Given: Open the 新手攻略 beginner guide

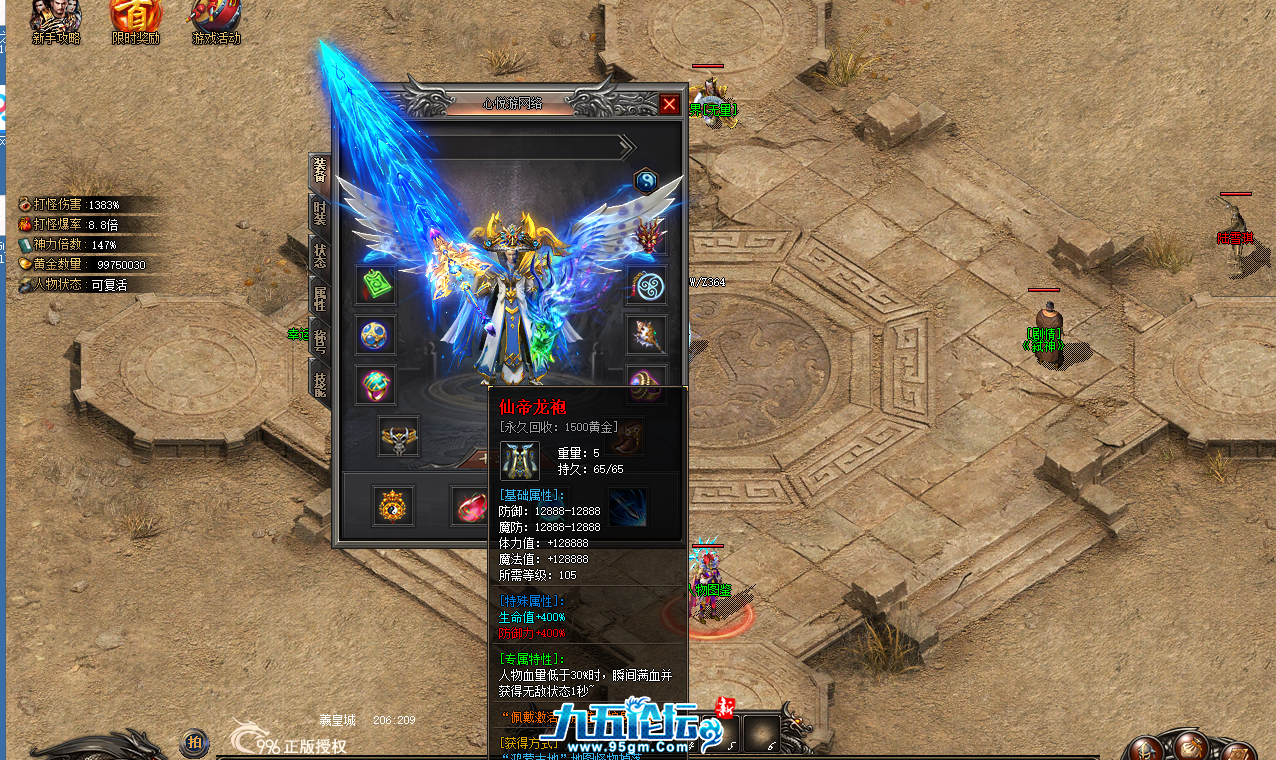Looking at the screenshot, I should point(55,22).
